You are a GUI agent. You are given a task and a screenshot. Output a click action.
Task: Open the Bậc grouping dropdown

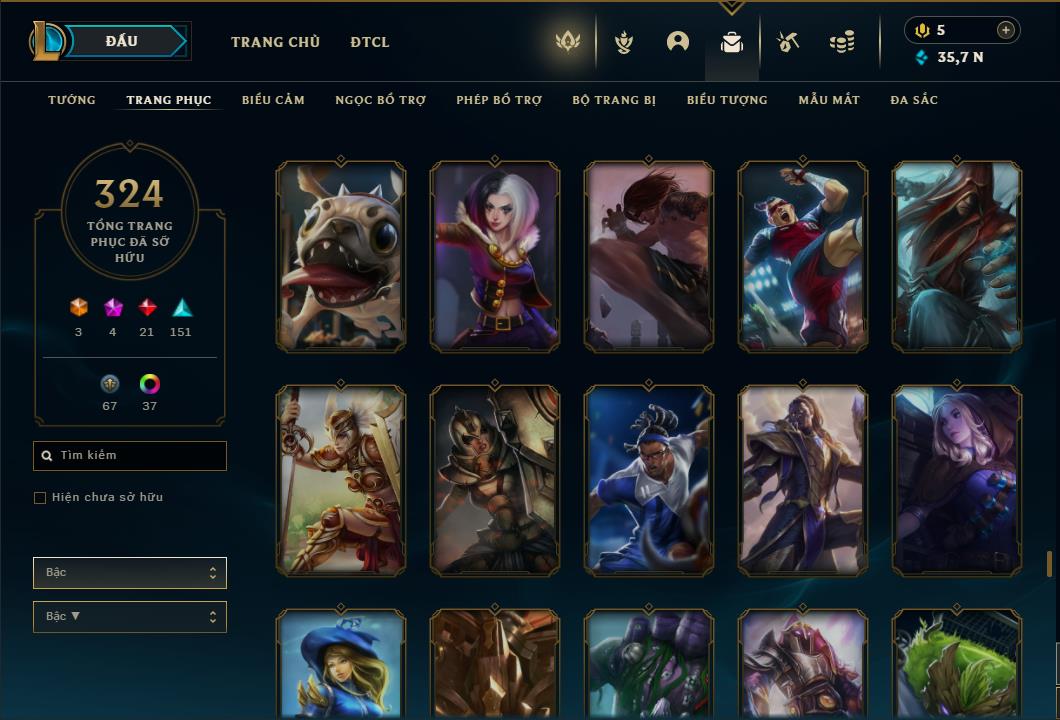point(130,573)
